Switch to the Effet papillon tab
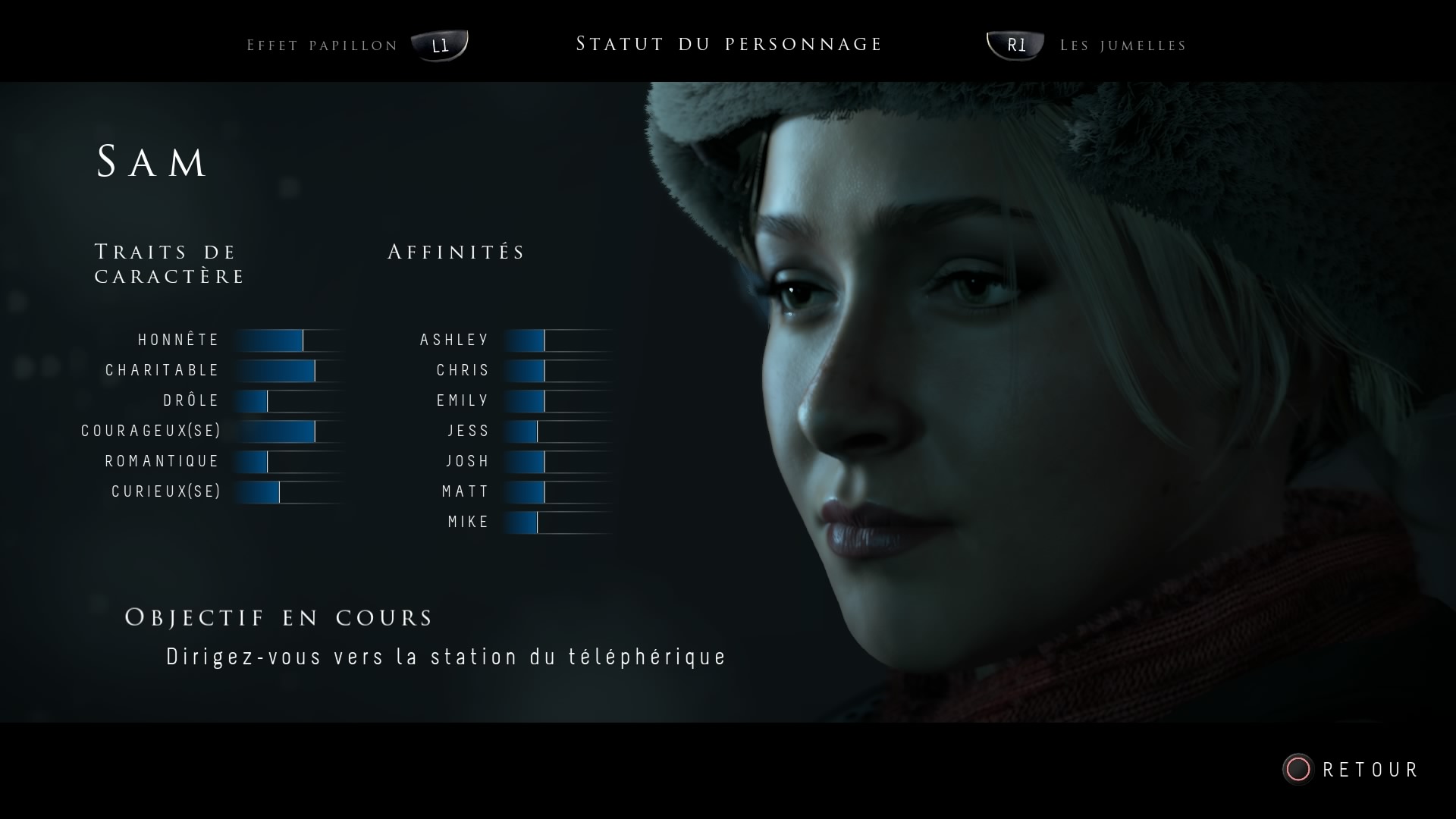This screenshot has height=819, width=1456. pos(323,45)
